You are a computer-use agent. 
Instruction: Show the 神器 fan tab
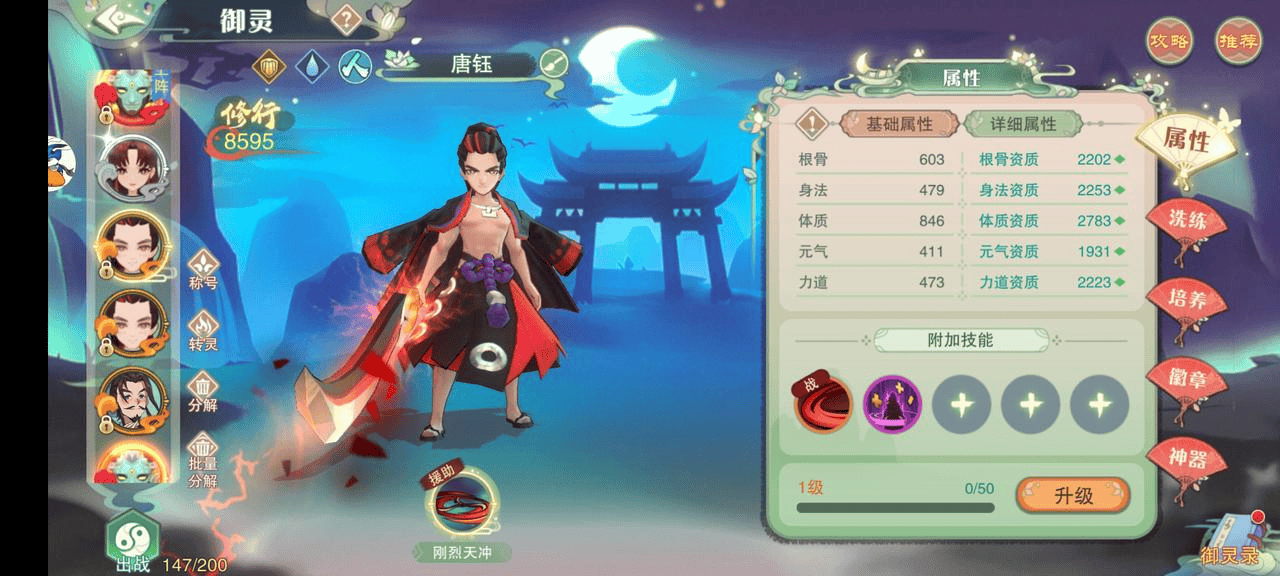[1186, 460]
